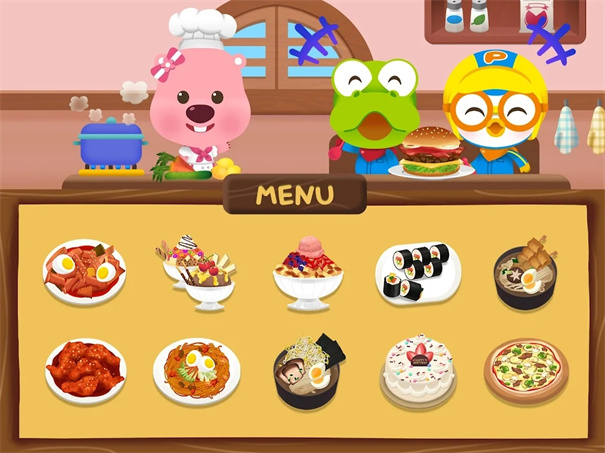Viewport: 605px width, 453px height.
Task: Select the red glazed fried chicken plate
Action: (85, 369)
